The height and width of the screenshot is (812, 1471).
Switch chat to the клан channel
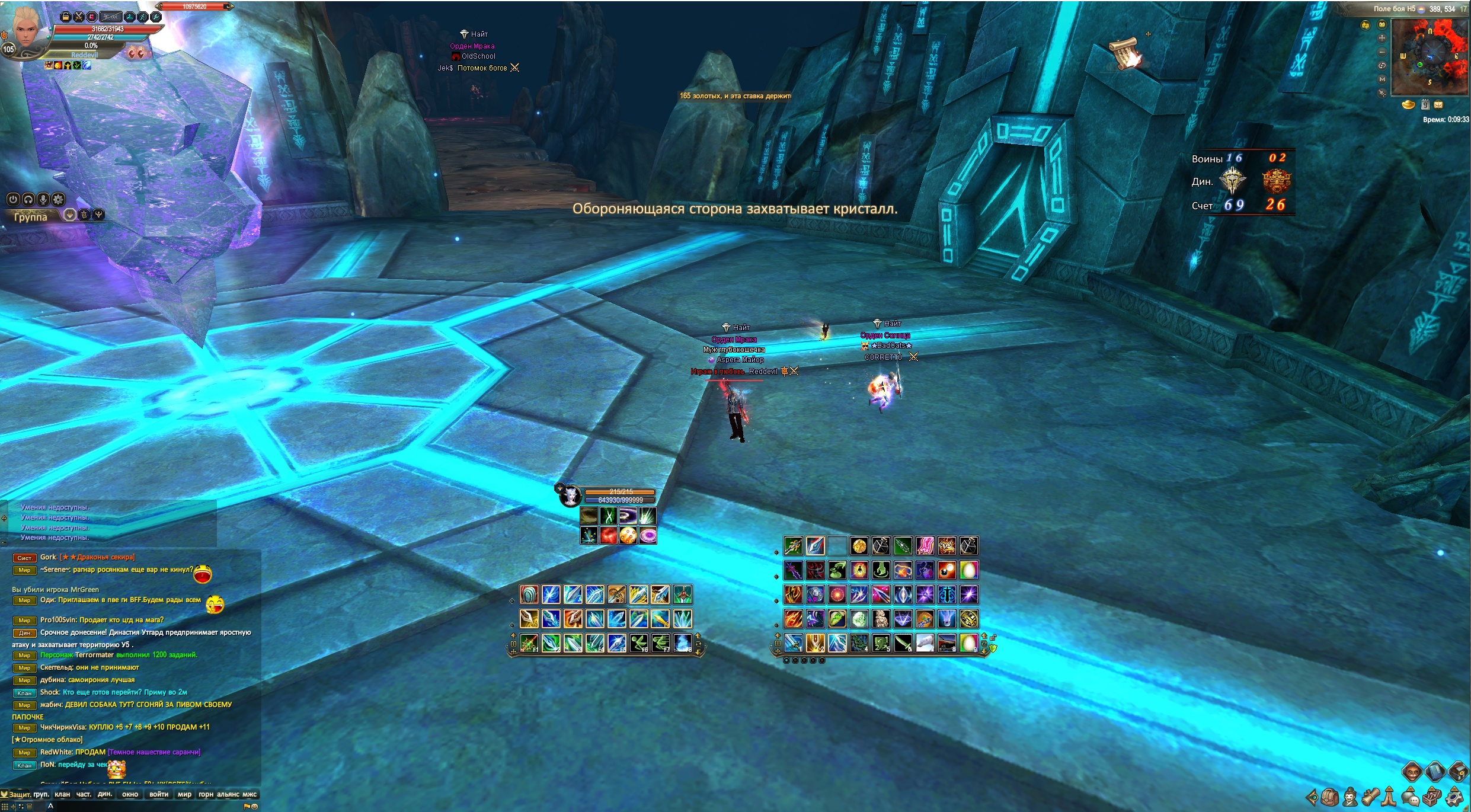[x=62, y=795]
